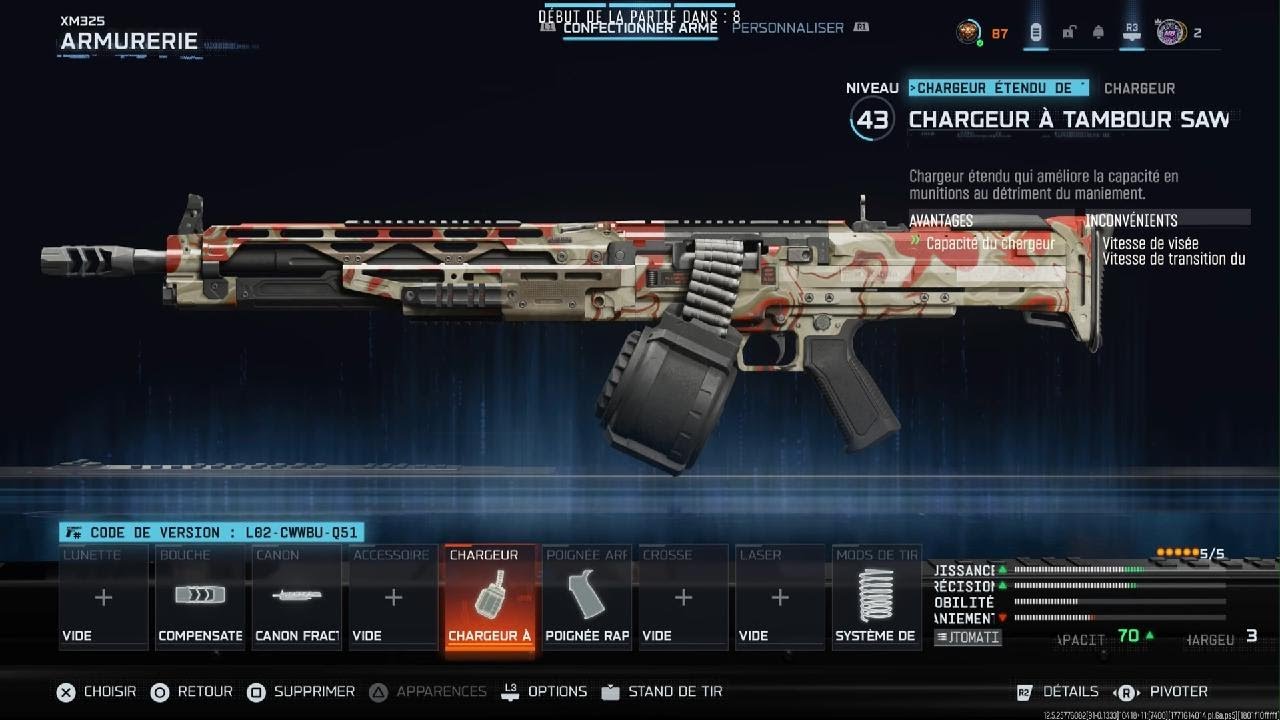Choose the Poignée arrière grip slot
Screen dimensions: 1280x720
(x=587, y=598)
